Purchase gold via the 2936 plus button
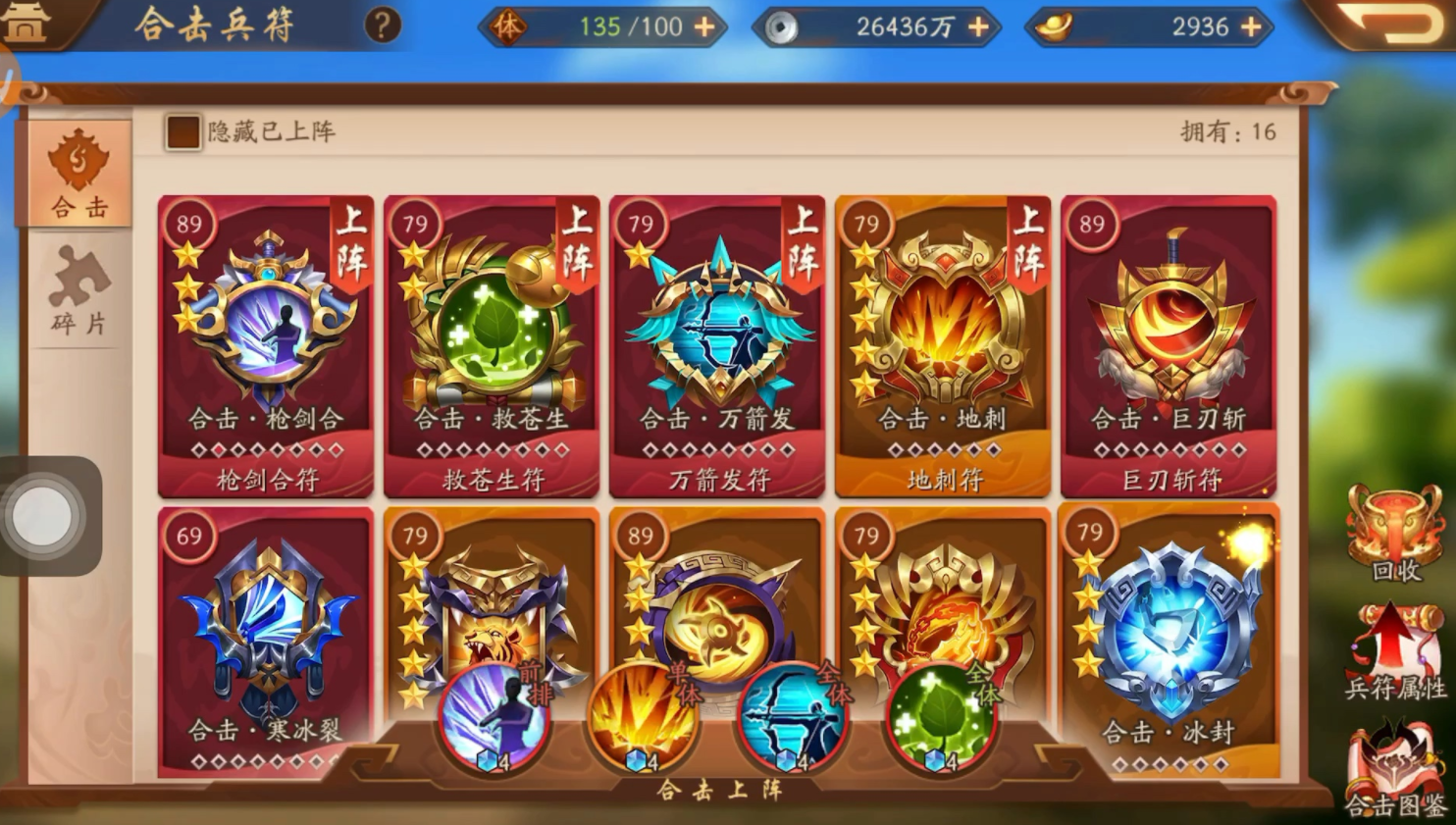This screenshot has width=1456, height=825. (1250, 26)
